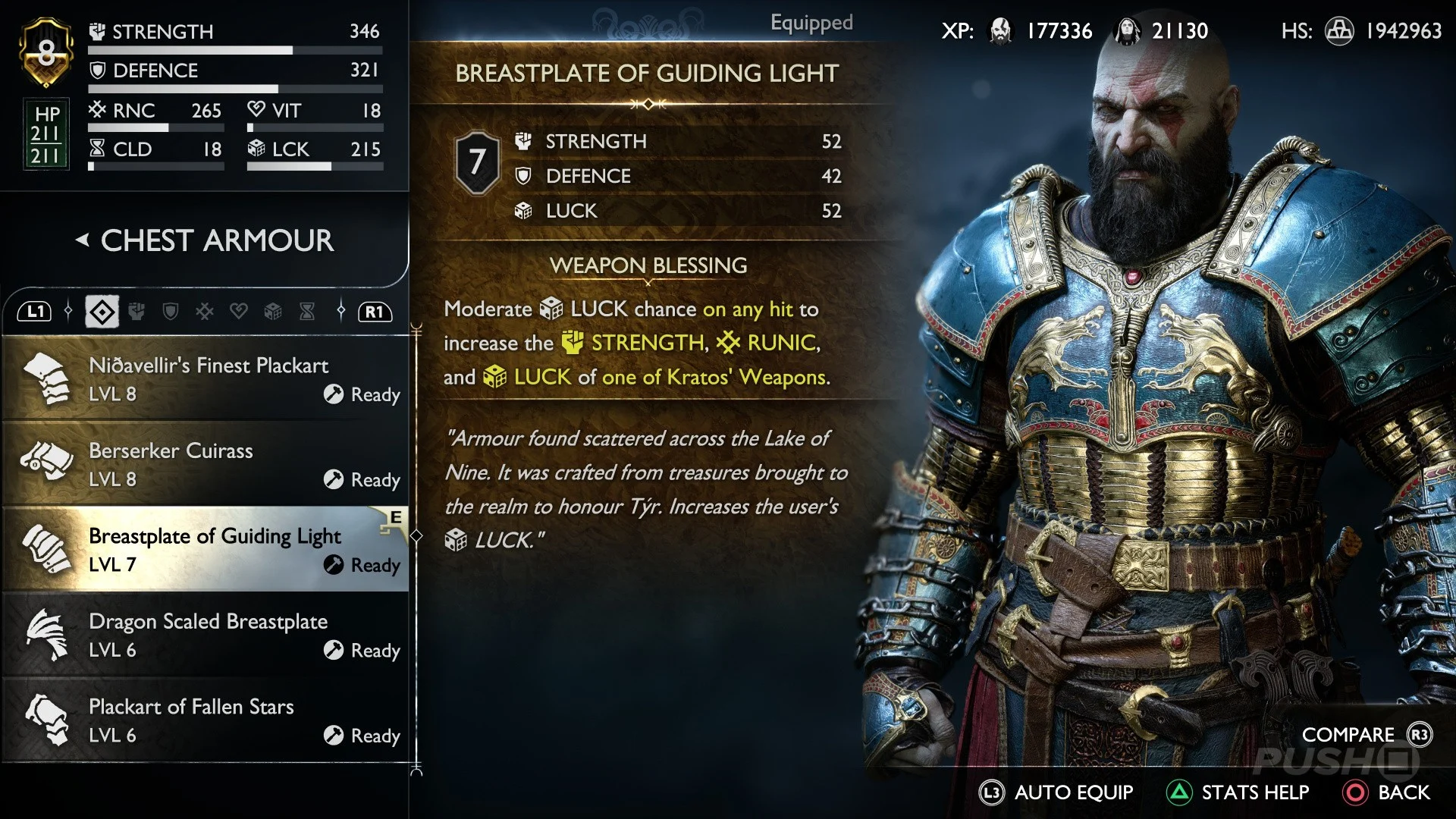
Task: Select the Cooldown hourglass sort filter icon
Action: click(305, 311)
